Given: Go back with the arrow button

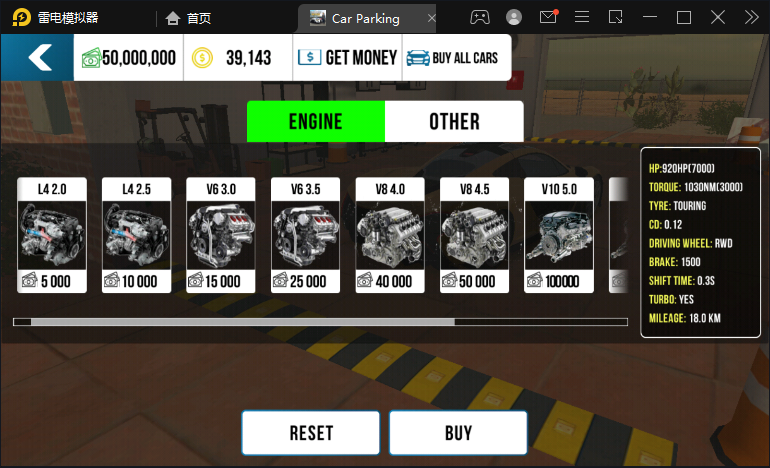Looking at the screenshot, I should click(38, 57).
